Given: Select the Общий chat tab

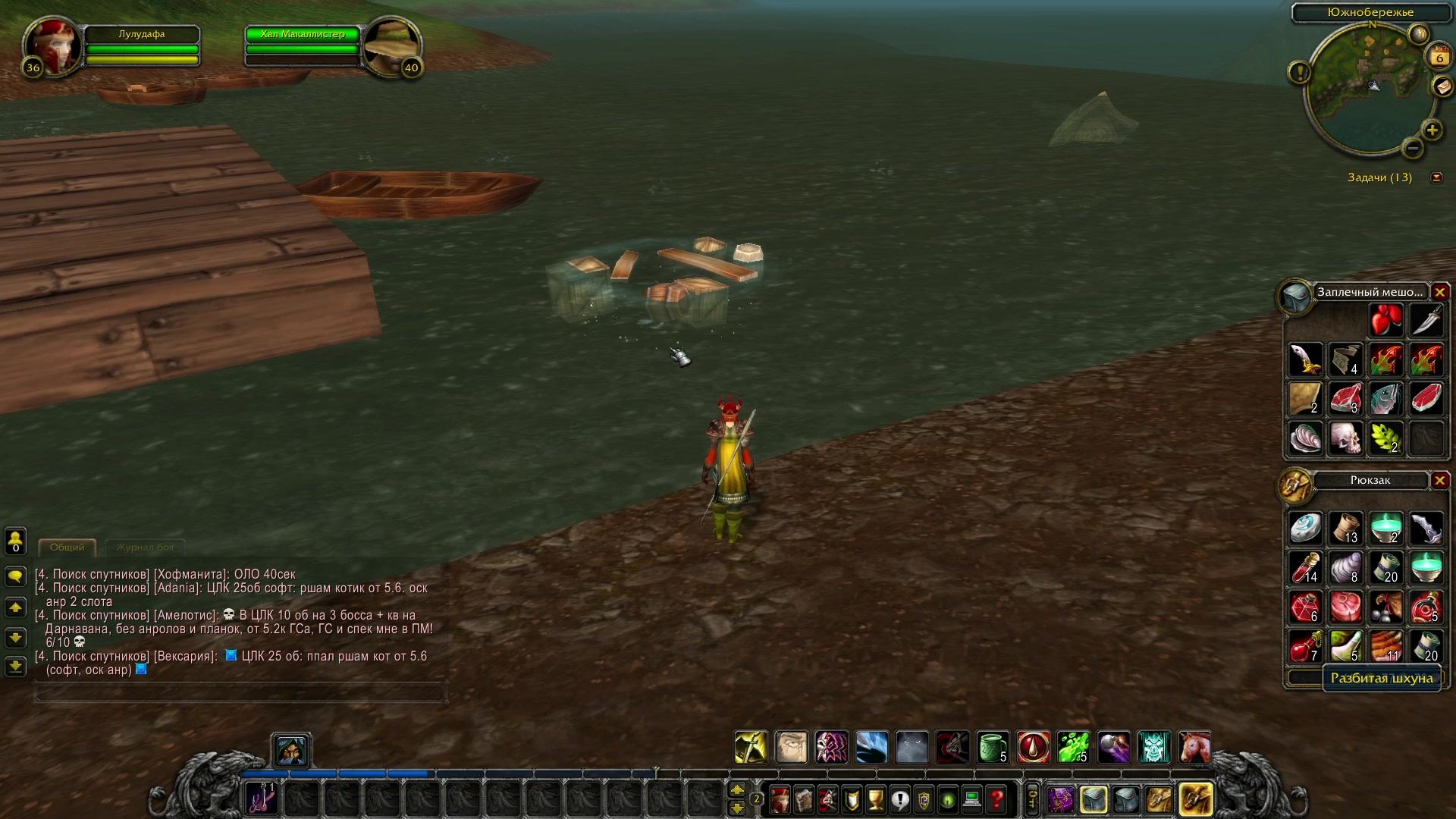Looking at the screenshot, I should [67, 548].
